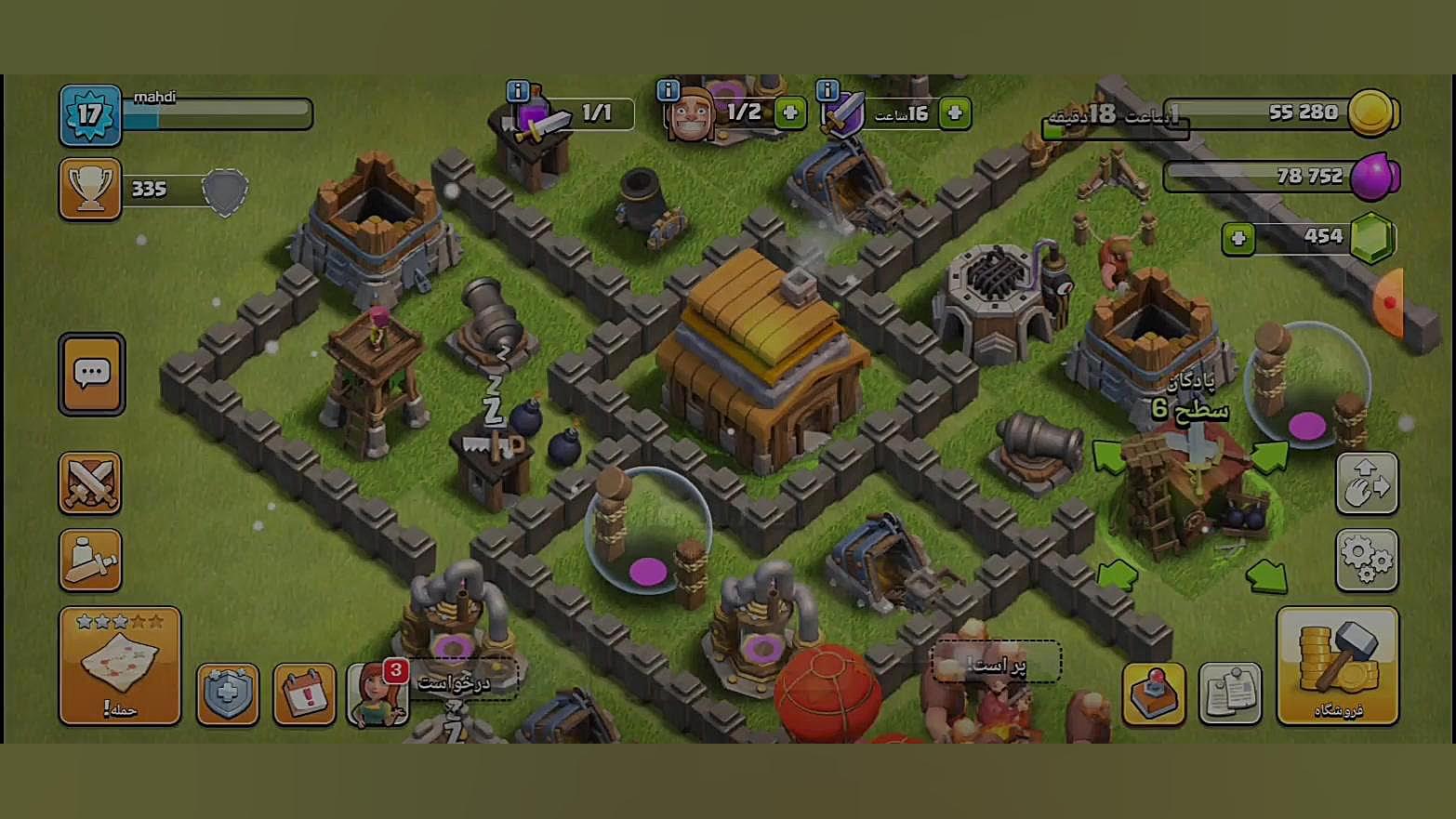
Task: Tap the Attack map button
Action: pos(120,666)
